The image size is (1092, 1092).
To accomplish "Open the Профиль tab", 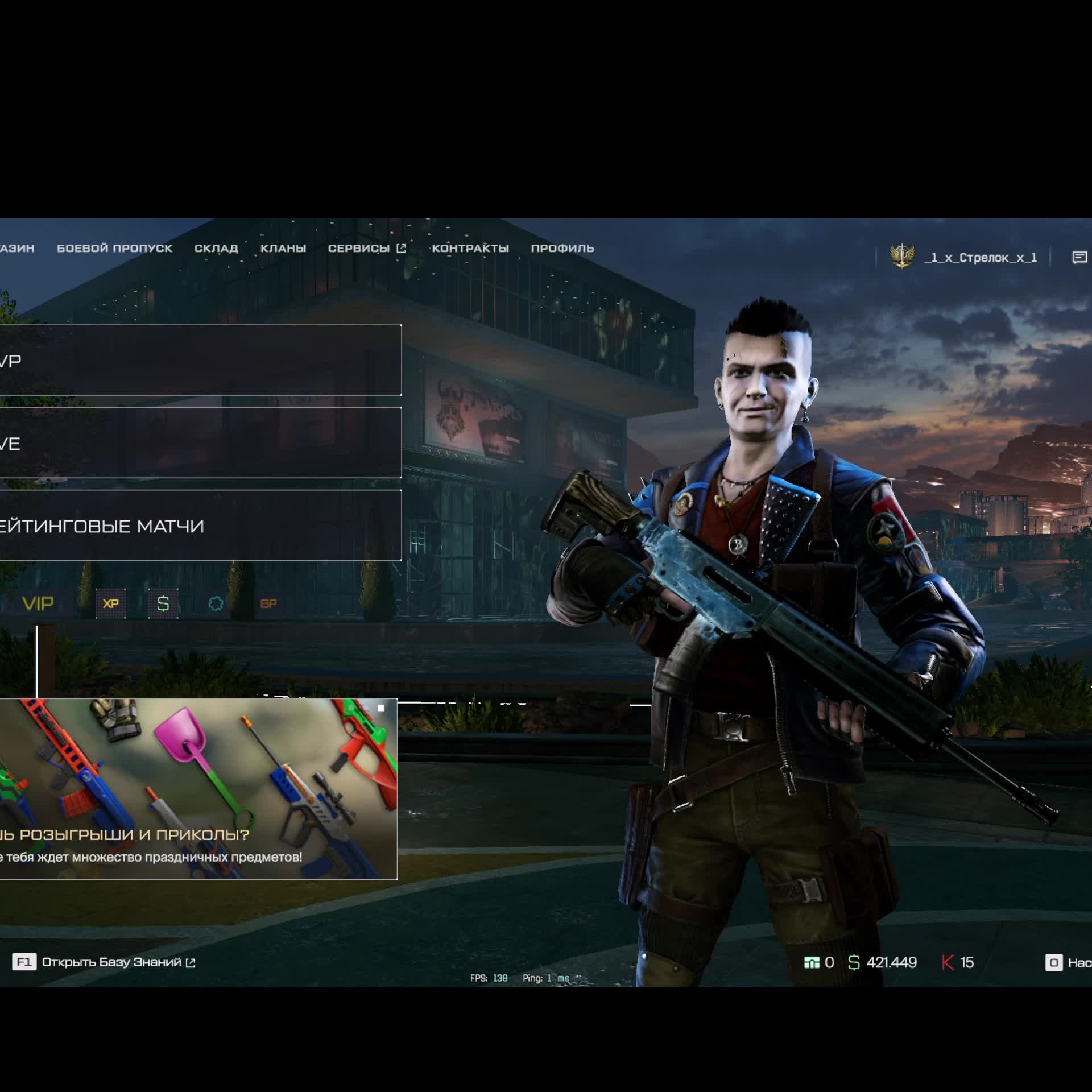I will (562, 248).
